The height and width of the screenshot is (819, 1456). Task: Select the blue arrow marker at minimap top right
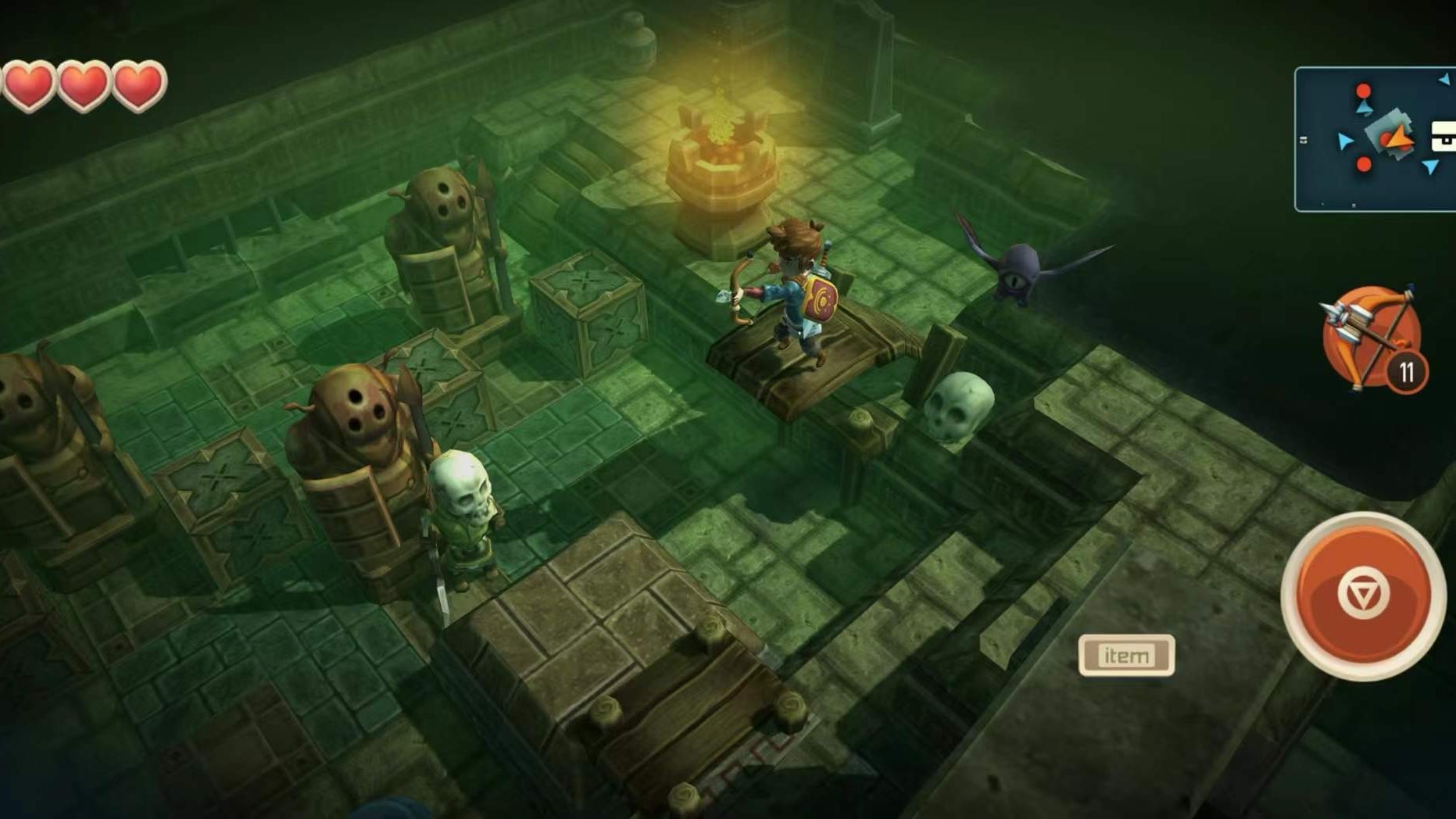(x=1443, y=79)
